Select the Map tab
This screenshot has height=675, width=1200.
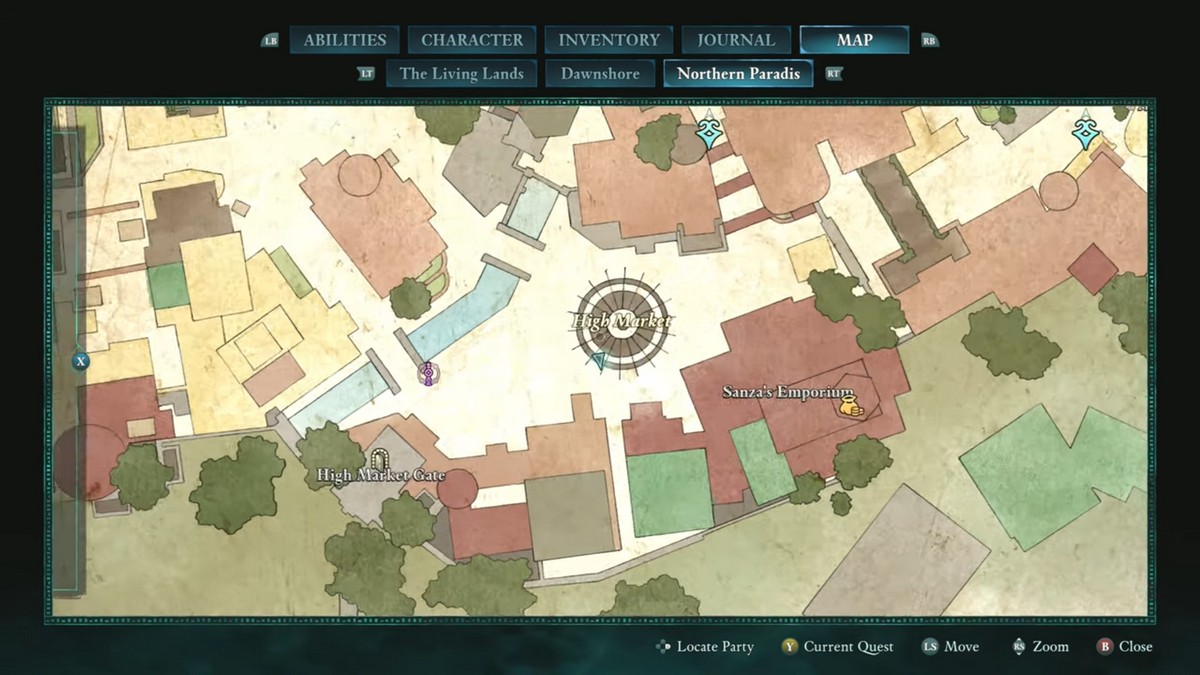click(854, 40)
